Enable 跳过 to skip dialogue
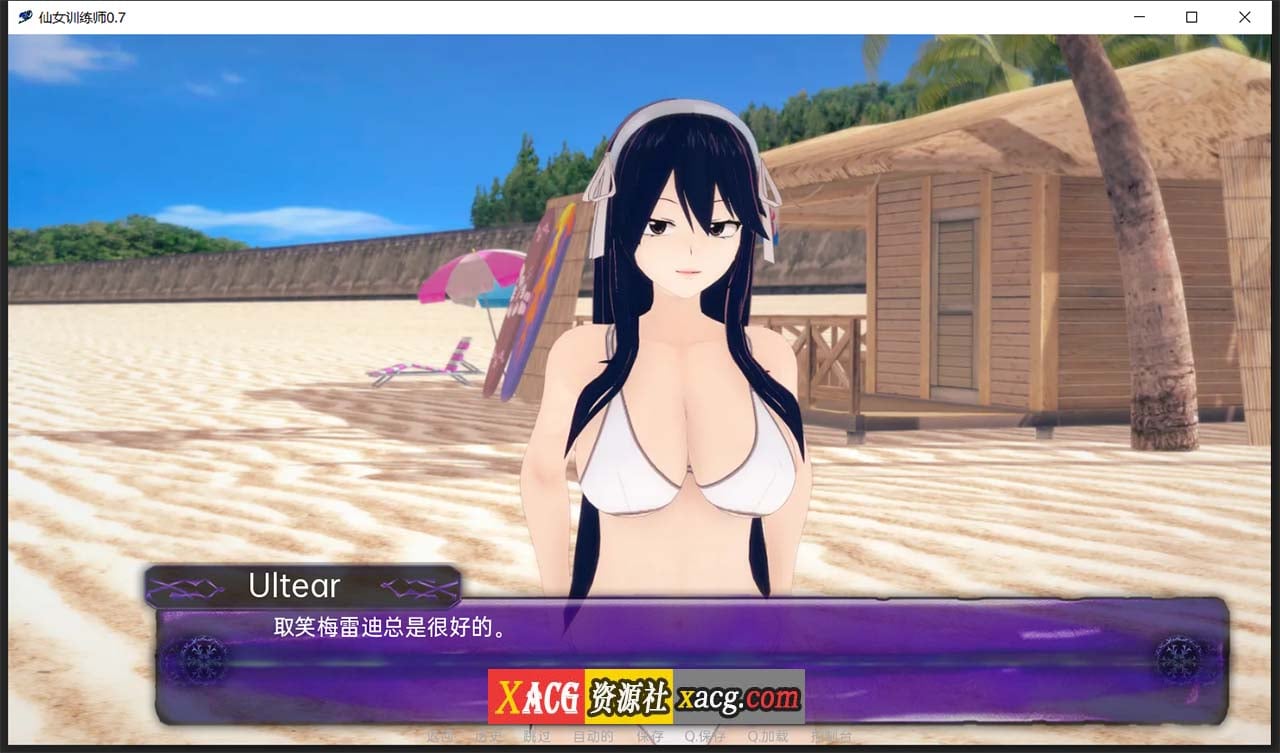Viewport: 1280px width, 753px height. click(x=535, y=736)
